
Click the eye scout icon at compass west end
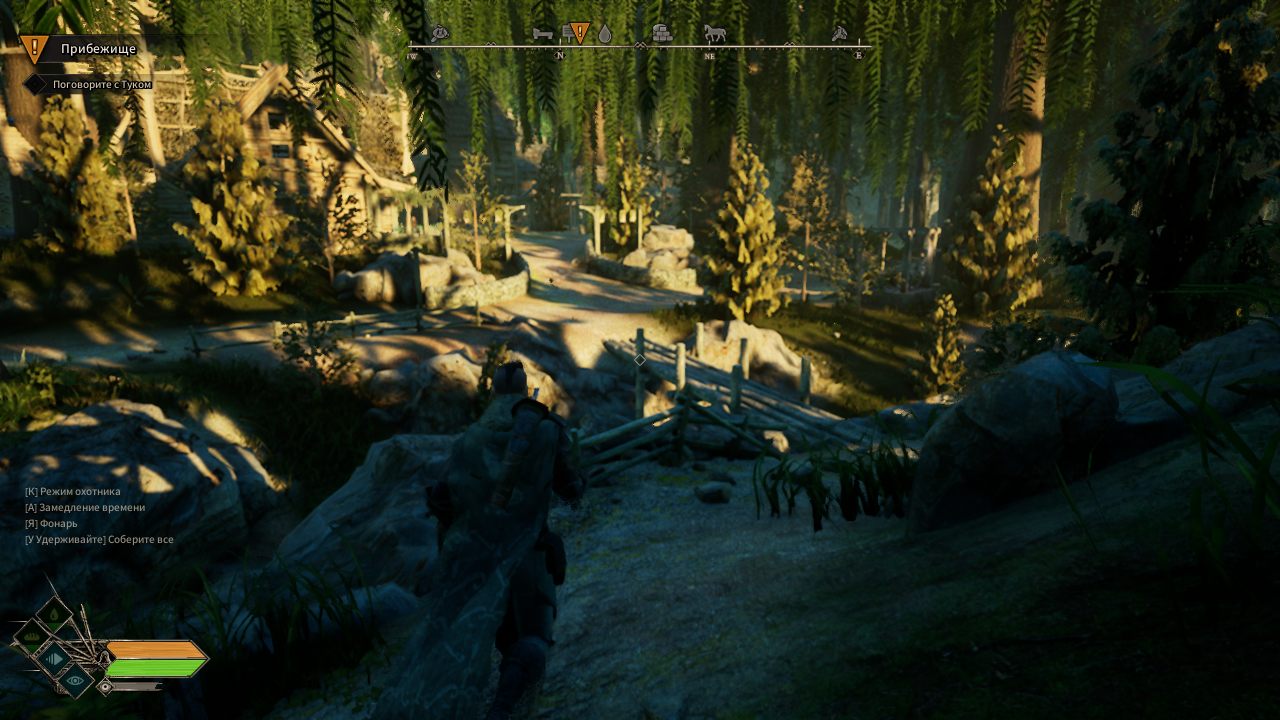click(439, 32)
